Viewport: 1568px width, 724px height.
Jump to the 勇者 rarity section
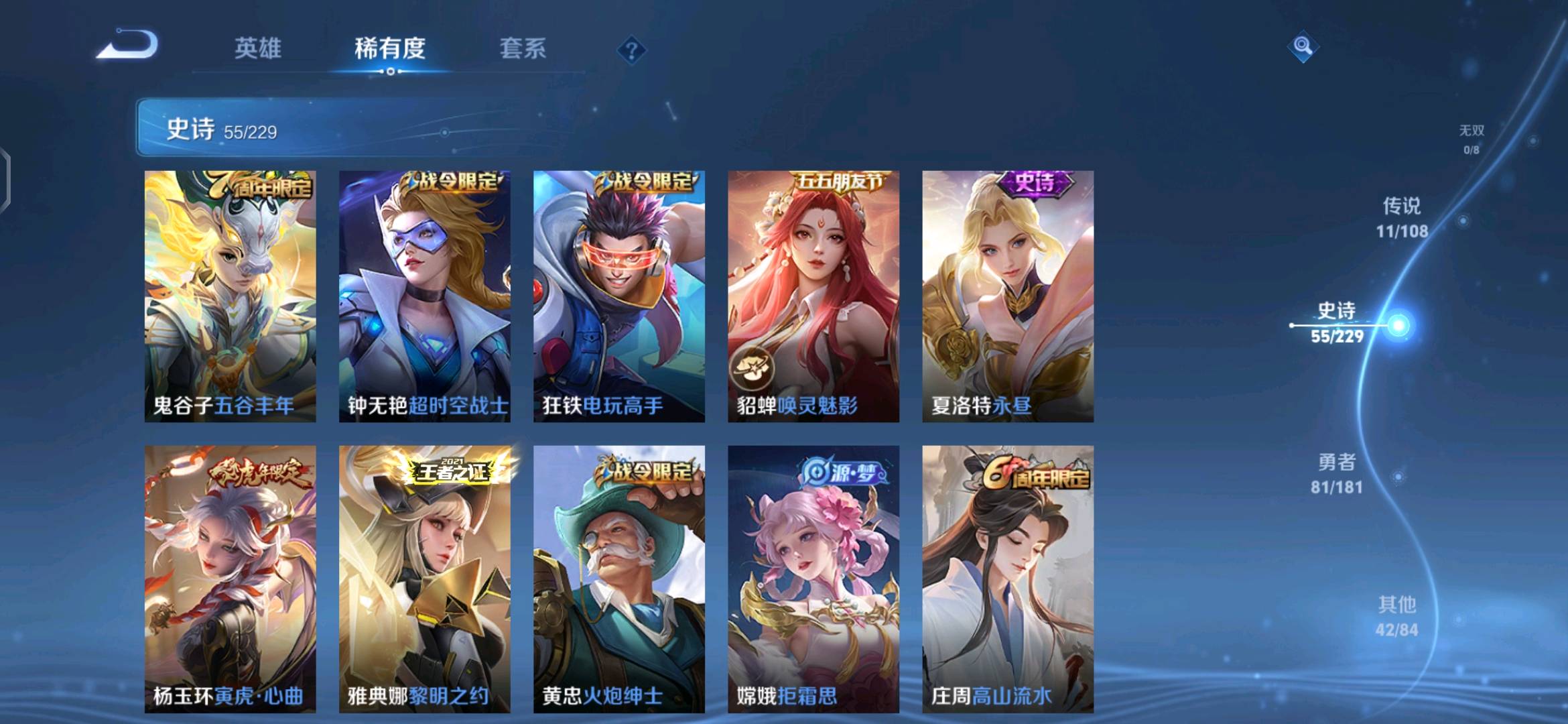[1337, 473]
